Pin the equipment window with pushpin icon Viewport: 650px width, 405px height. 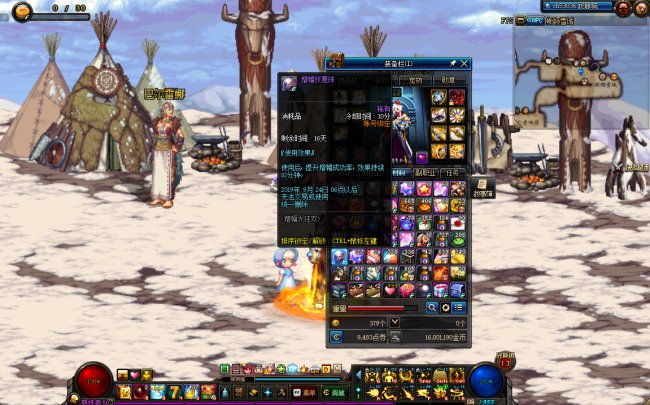[452, 63]
